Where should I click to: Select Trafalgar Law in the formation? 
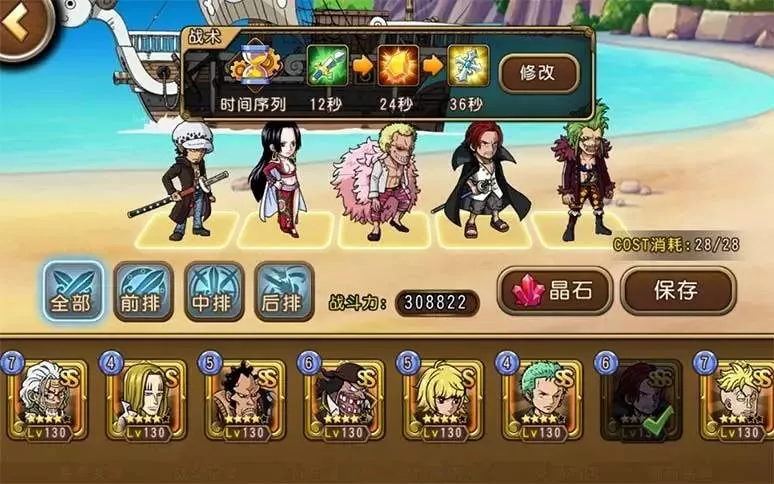point(191,180)
